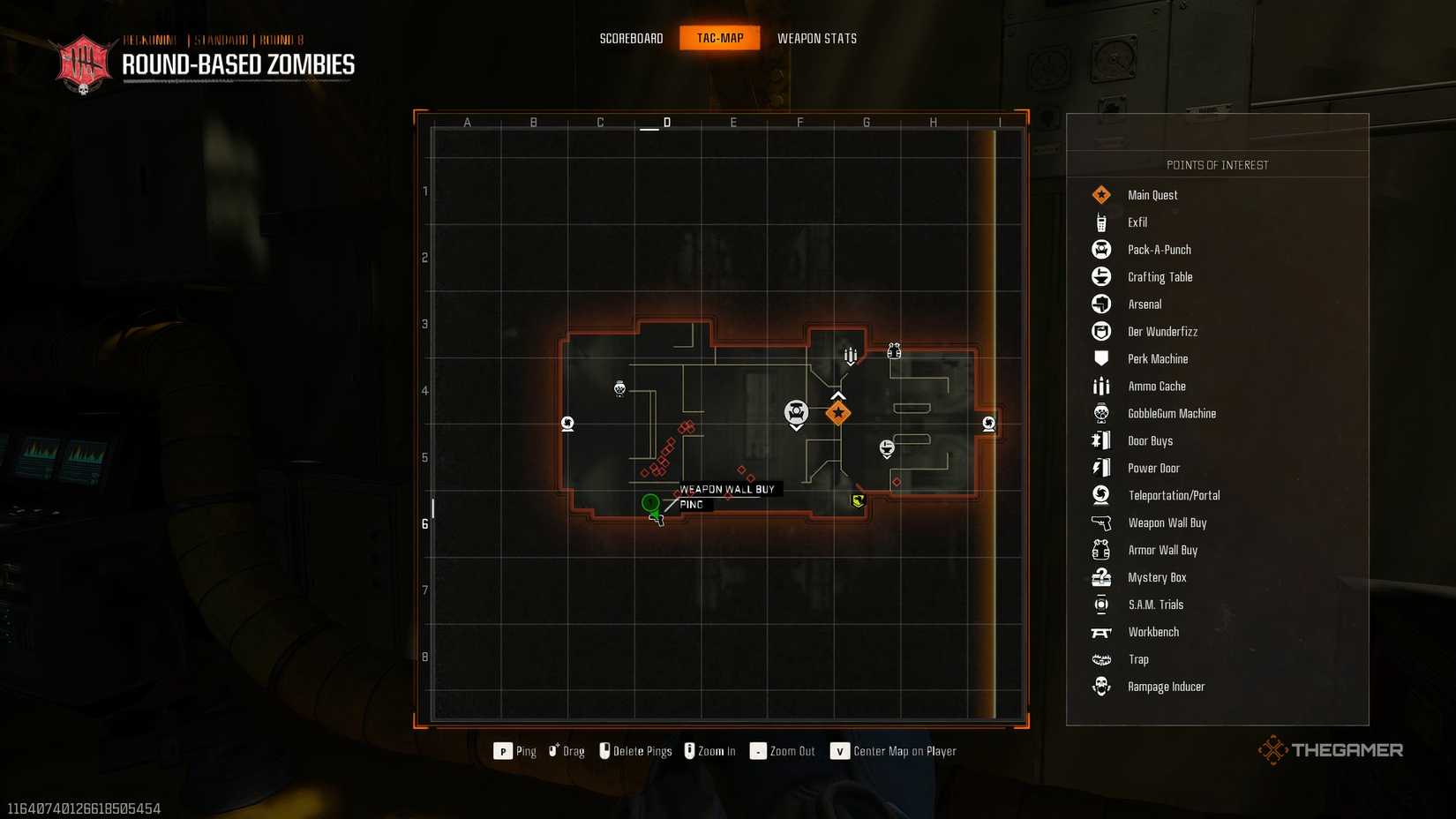This screenshot has height=819, width=1456.
Task: Click the Rampage Inducer skull icon
Action: 1101,686
